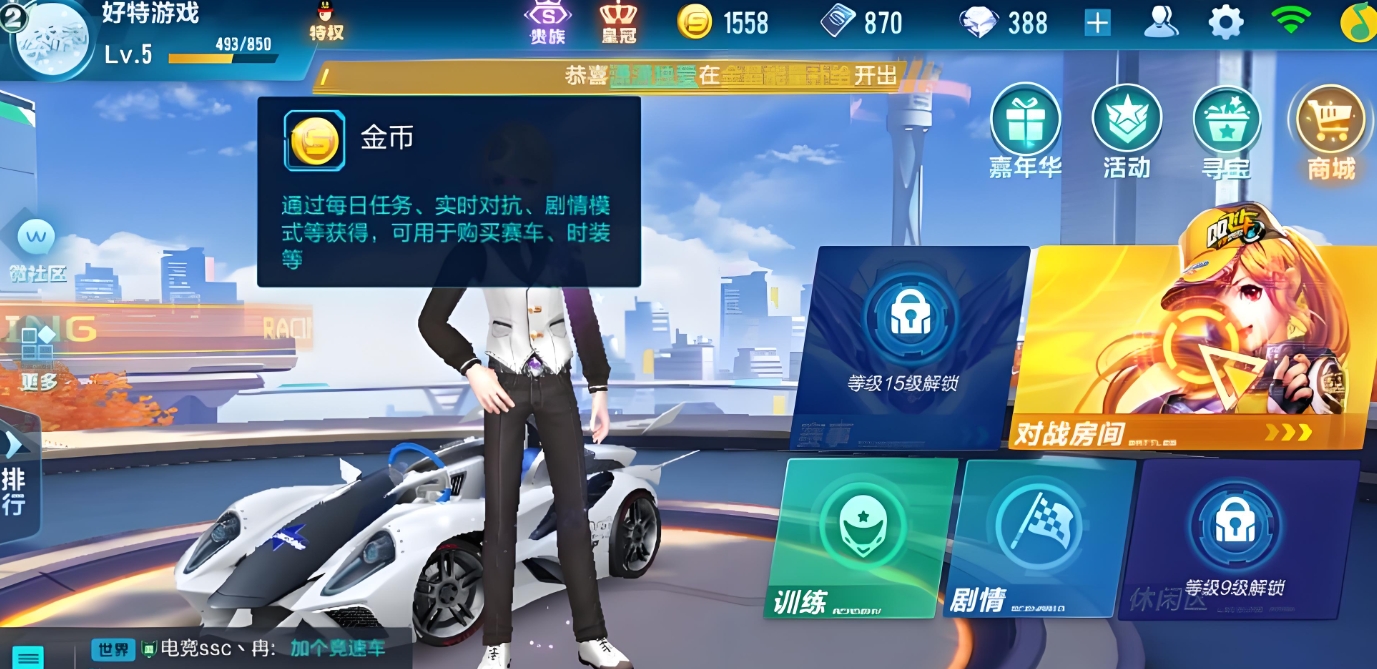
Task: Tap the gold coin currency icon
Action: [695, 22]
